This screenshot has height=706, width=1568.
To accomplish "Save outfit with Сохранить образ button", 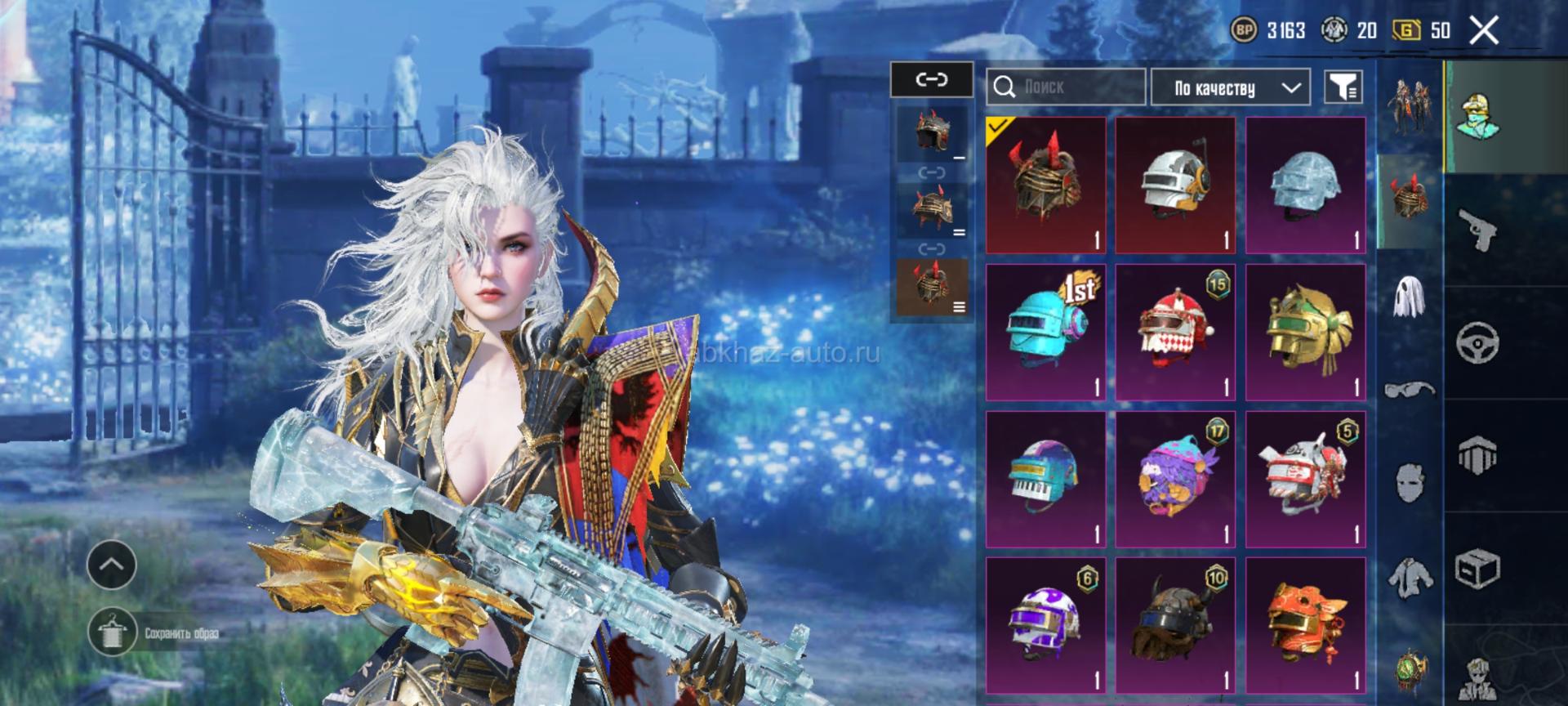I will 113,632.
